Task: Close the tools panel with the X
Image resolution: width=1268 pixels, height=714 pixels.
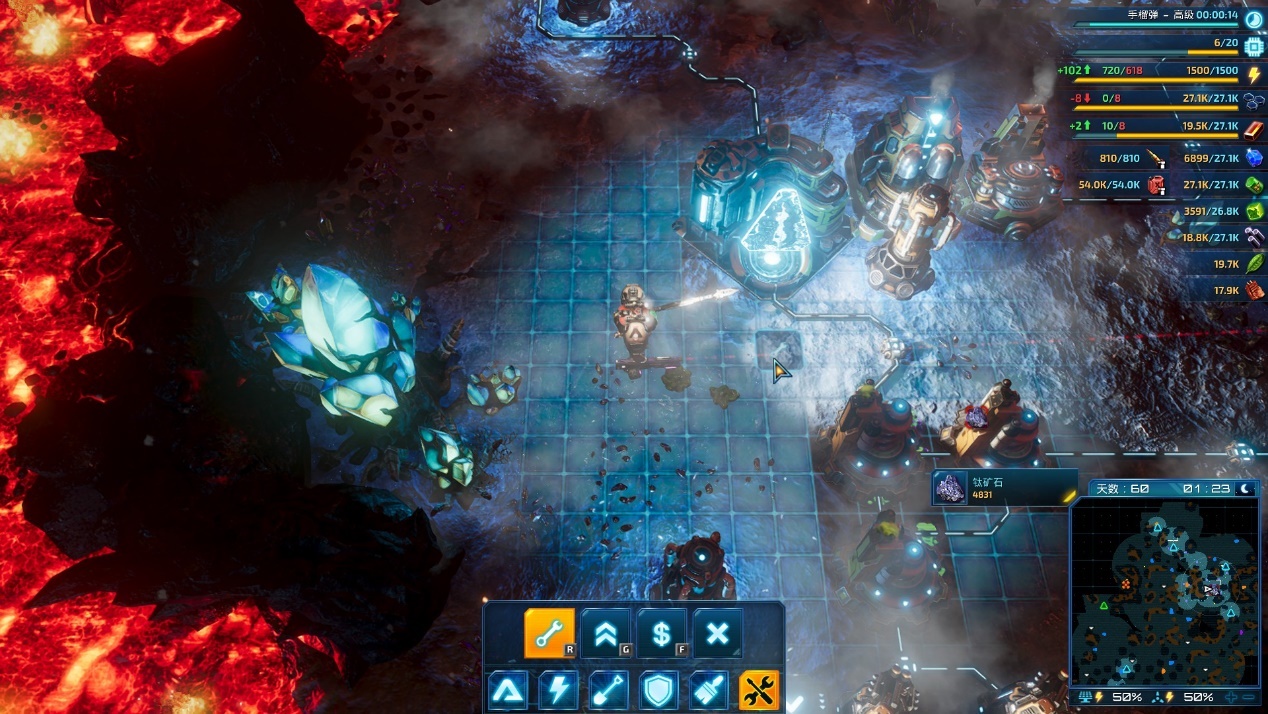Action: (718, 633)
